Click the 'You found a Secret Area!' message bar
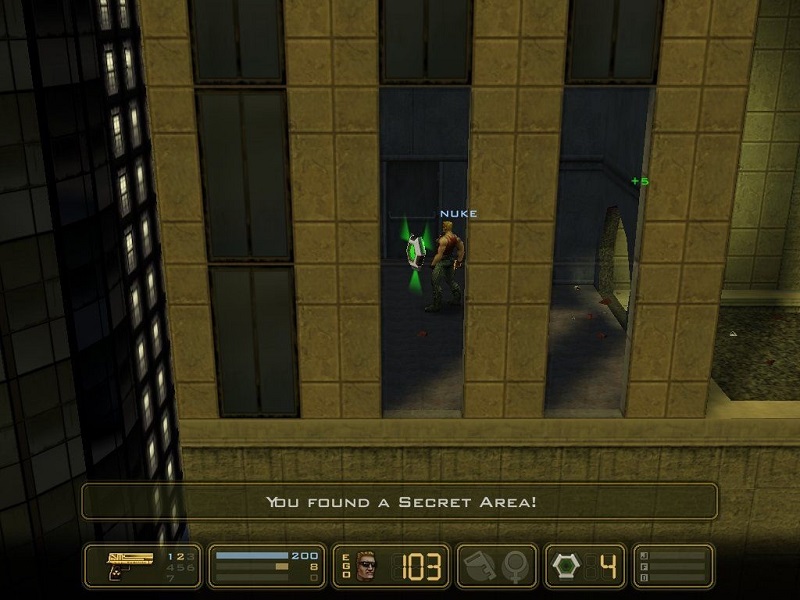Screen dimensions: 800x600 pyautogui.click(x=399, y=501)
